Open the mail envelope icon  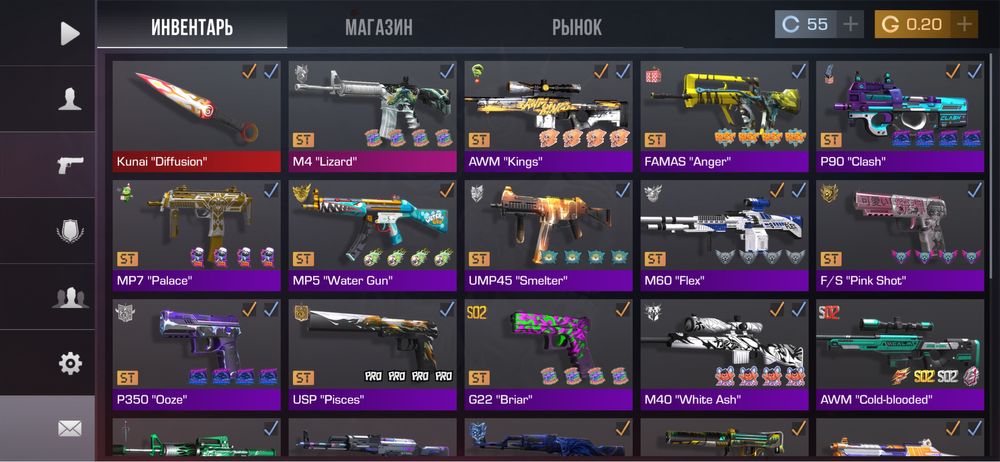point(69,428)
